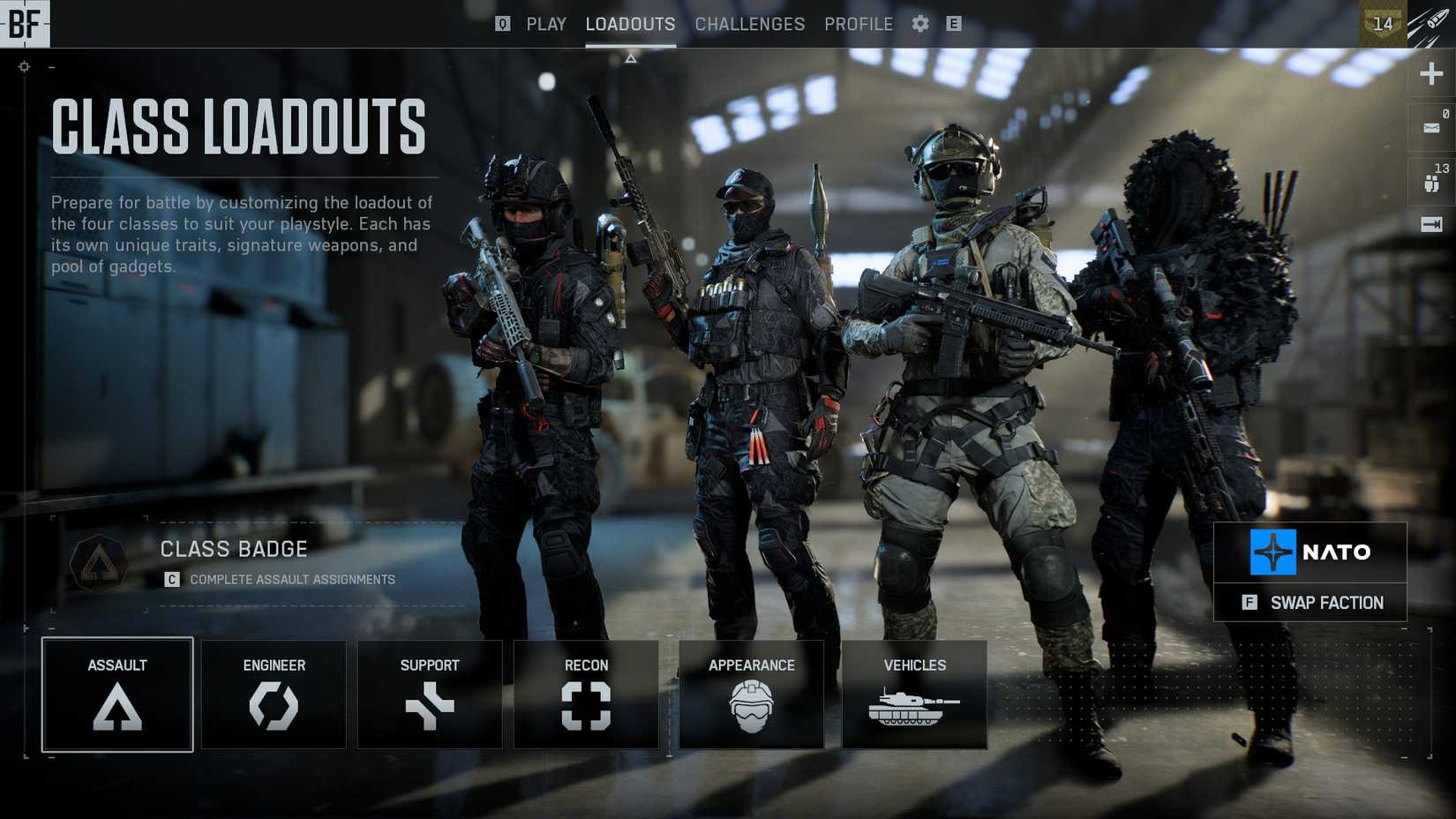Screen dimensions: 1456x819
Task: Switch to the CHALLENGES tab
Action: pyautogui.click(x=749, y=24)
